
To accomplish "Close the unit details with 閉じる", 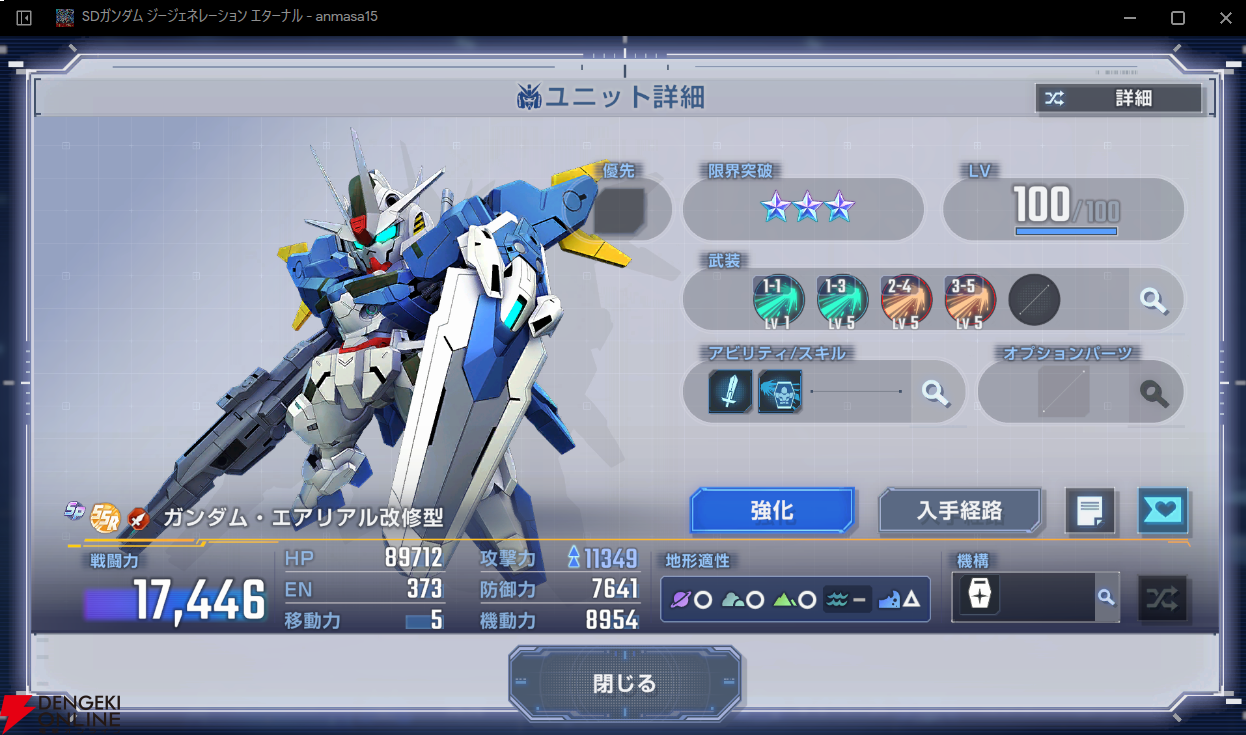I will (x=625, y=684).
